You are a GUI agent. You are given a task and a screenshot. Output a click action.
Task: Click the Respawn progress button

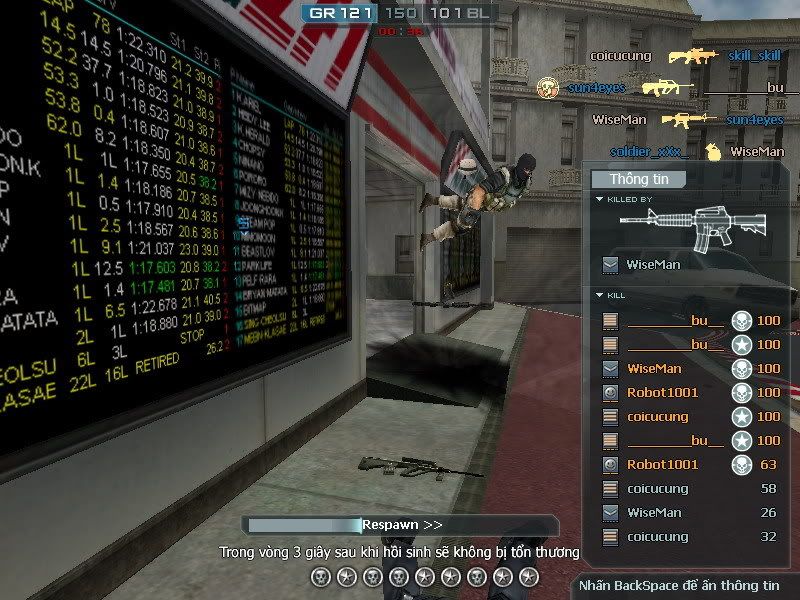tap(402, 524)
